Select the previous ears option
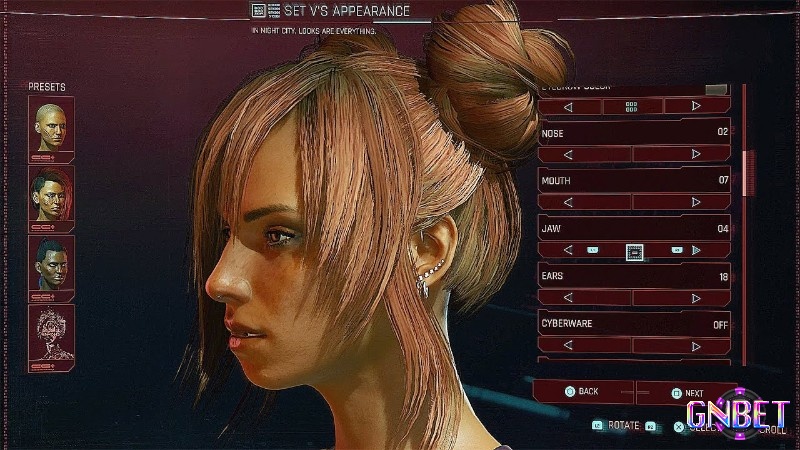This screenshot has width=800, height=450. pyautogui.click(x=568, y=297)
